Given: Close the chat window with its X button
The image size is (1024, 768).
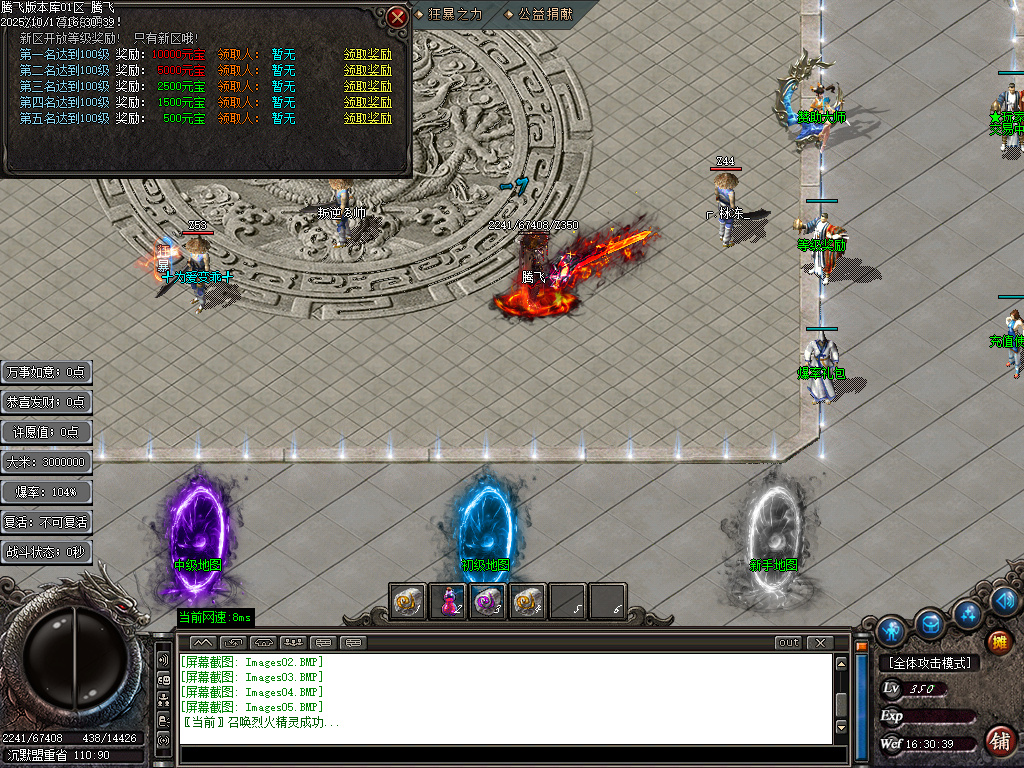Looking at the screenshot, I should [820, 642].
